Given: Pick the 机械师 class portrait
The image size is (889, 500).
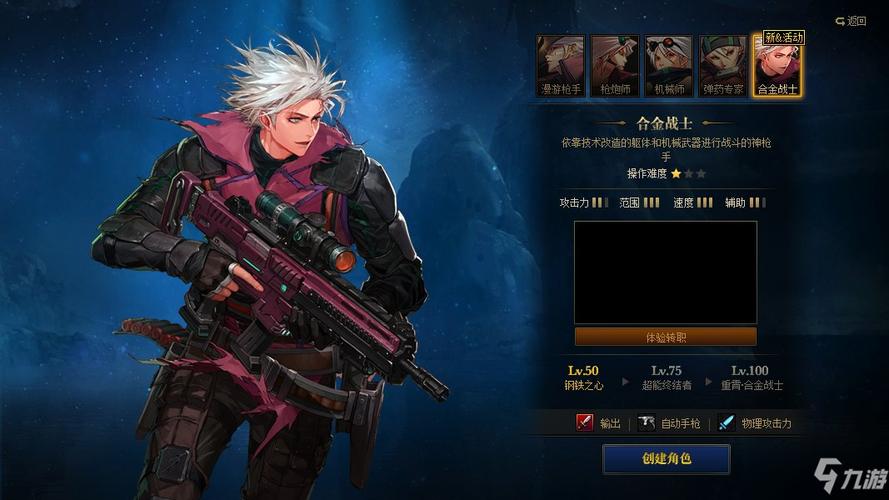Looking at the screenshot, I should coord(668,65).
